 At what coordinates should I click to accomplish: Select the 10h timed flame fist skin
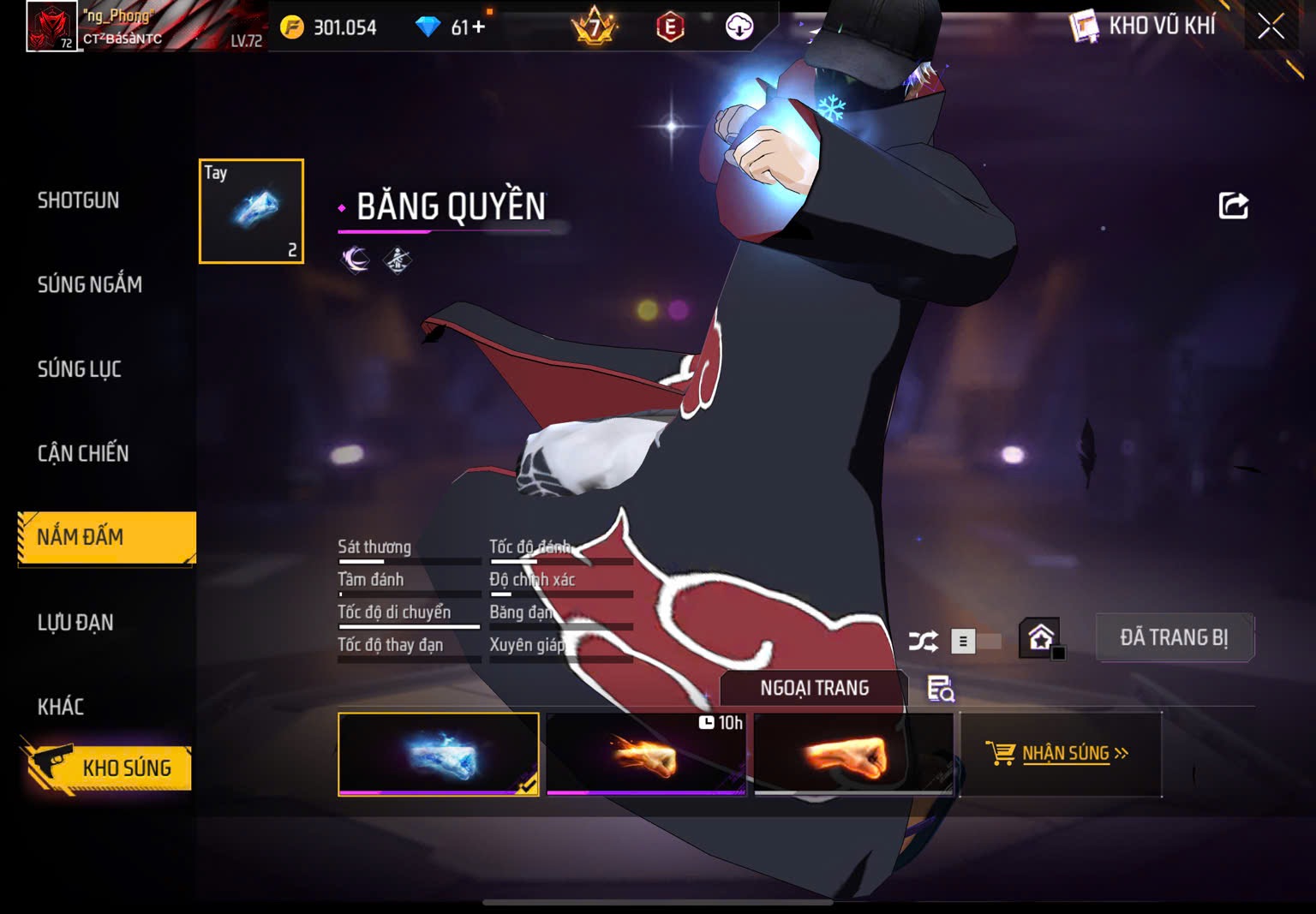point(646,754)
